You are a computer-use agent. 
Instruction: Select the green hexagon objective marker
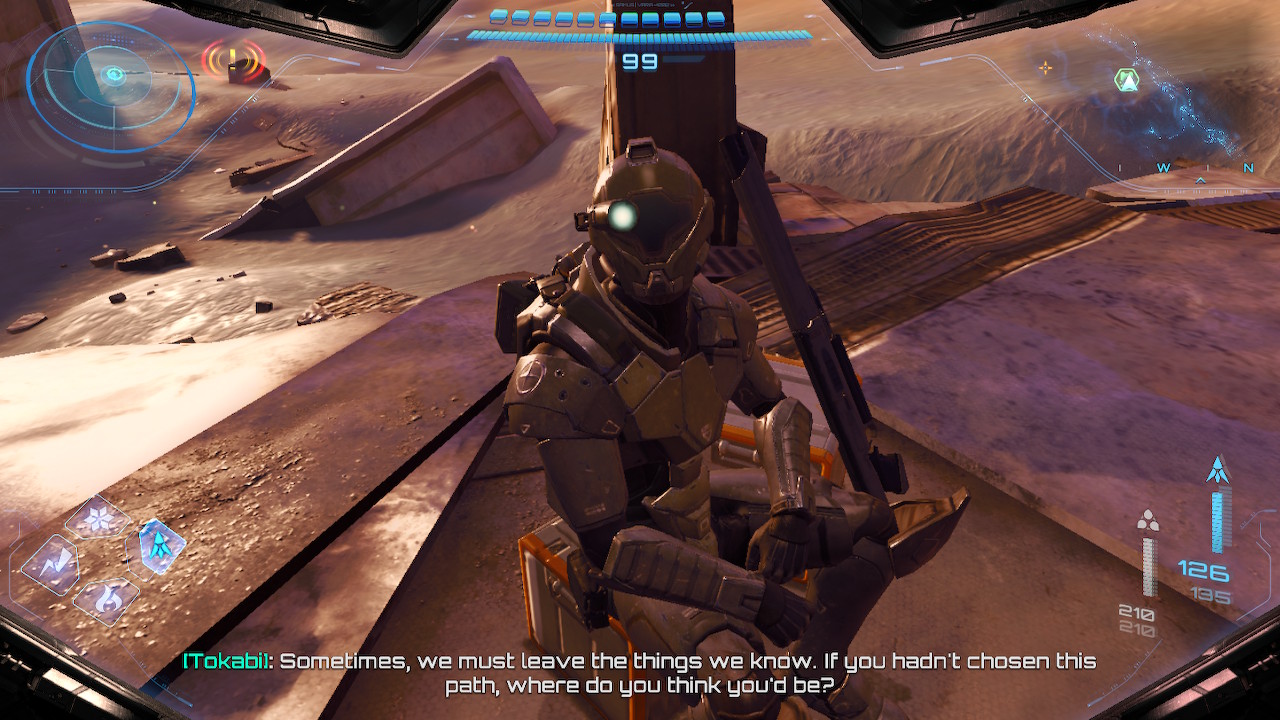tap(1127, 81)
